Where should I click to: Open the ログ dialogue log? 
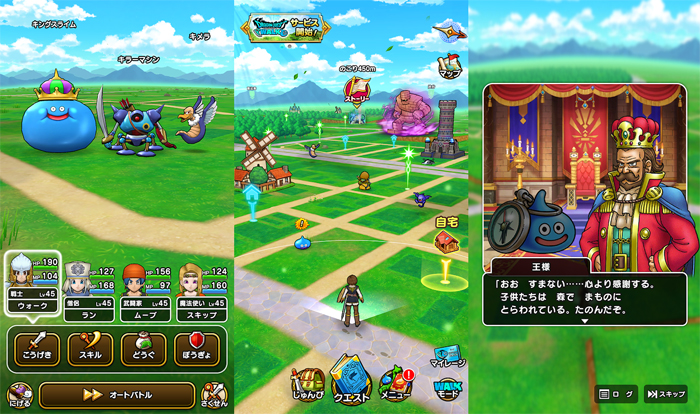(616, 394)
